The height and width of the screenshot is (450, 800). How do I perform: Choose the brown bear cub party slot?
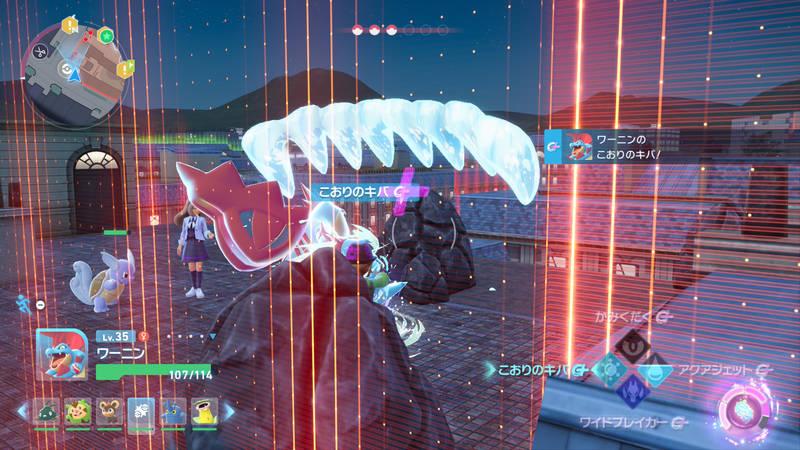coord(108,411)
